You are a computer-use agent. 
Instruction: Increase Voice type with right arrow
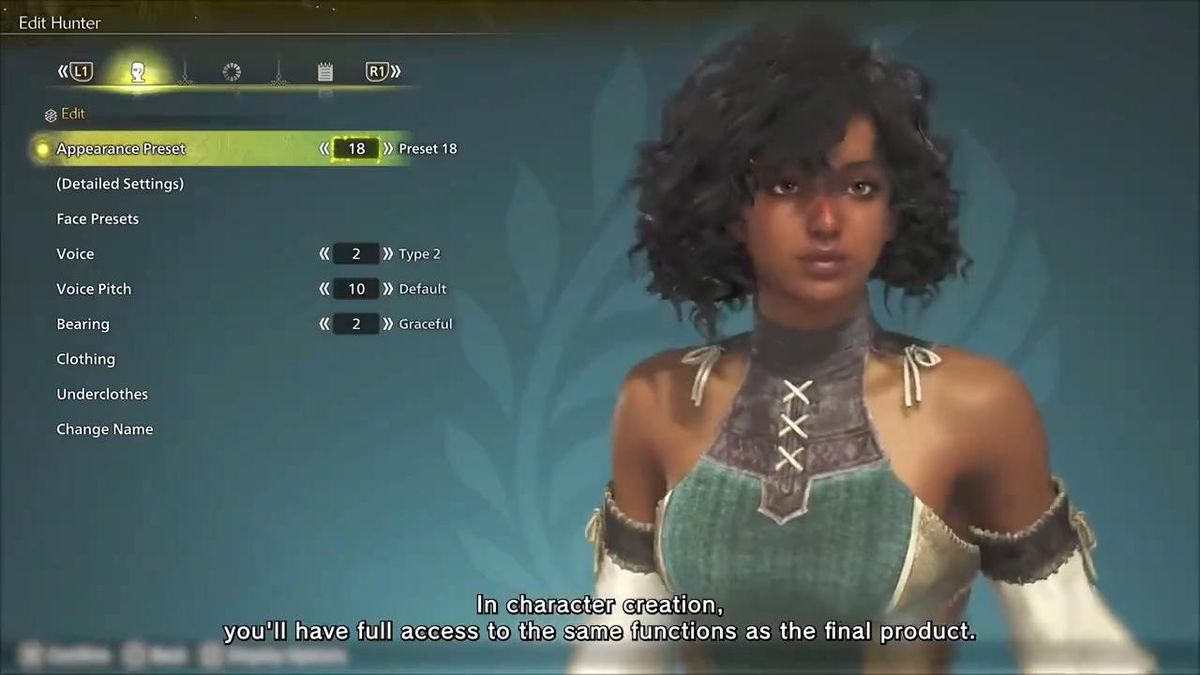[x=388, y=254]
